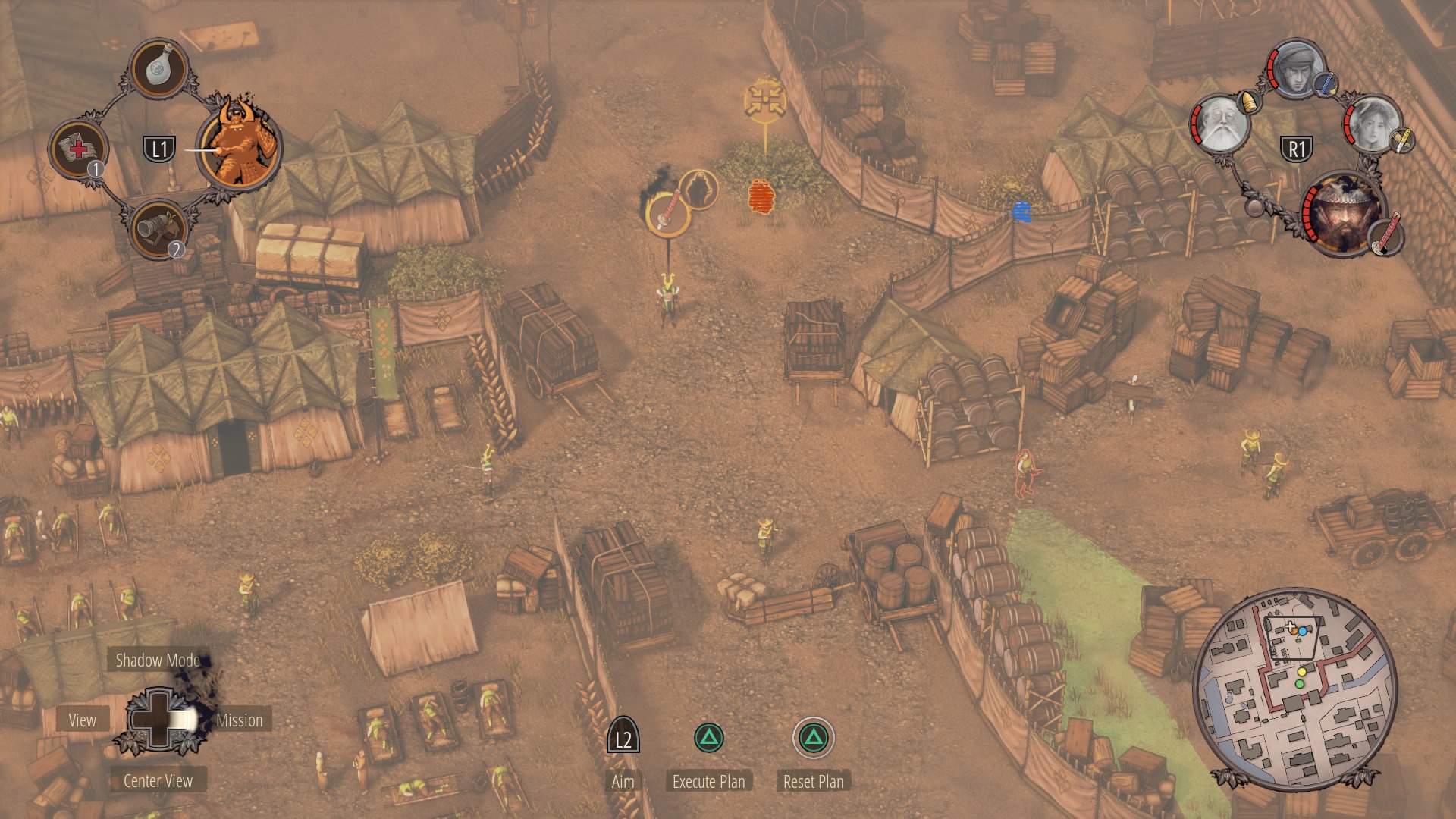Activate the hand cannon ability
The image size is (1456, 819).
pyautogui.click(x=159, y=228)
